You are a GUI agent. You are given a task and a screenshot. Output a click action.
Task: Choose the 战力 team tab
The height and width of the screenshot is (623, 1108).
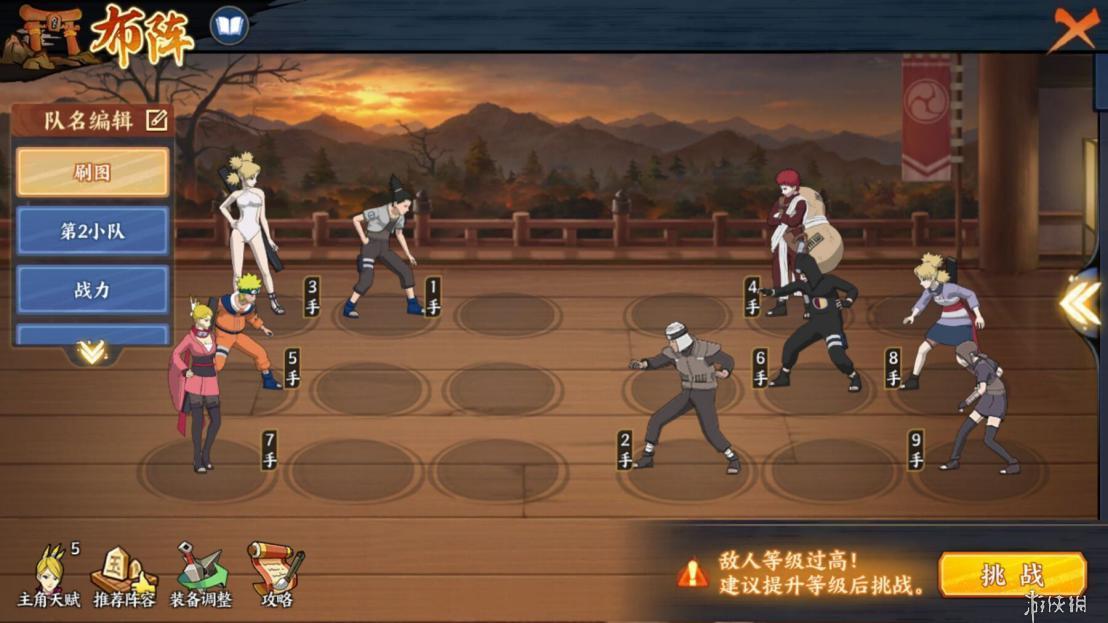[93, 290]
